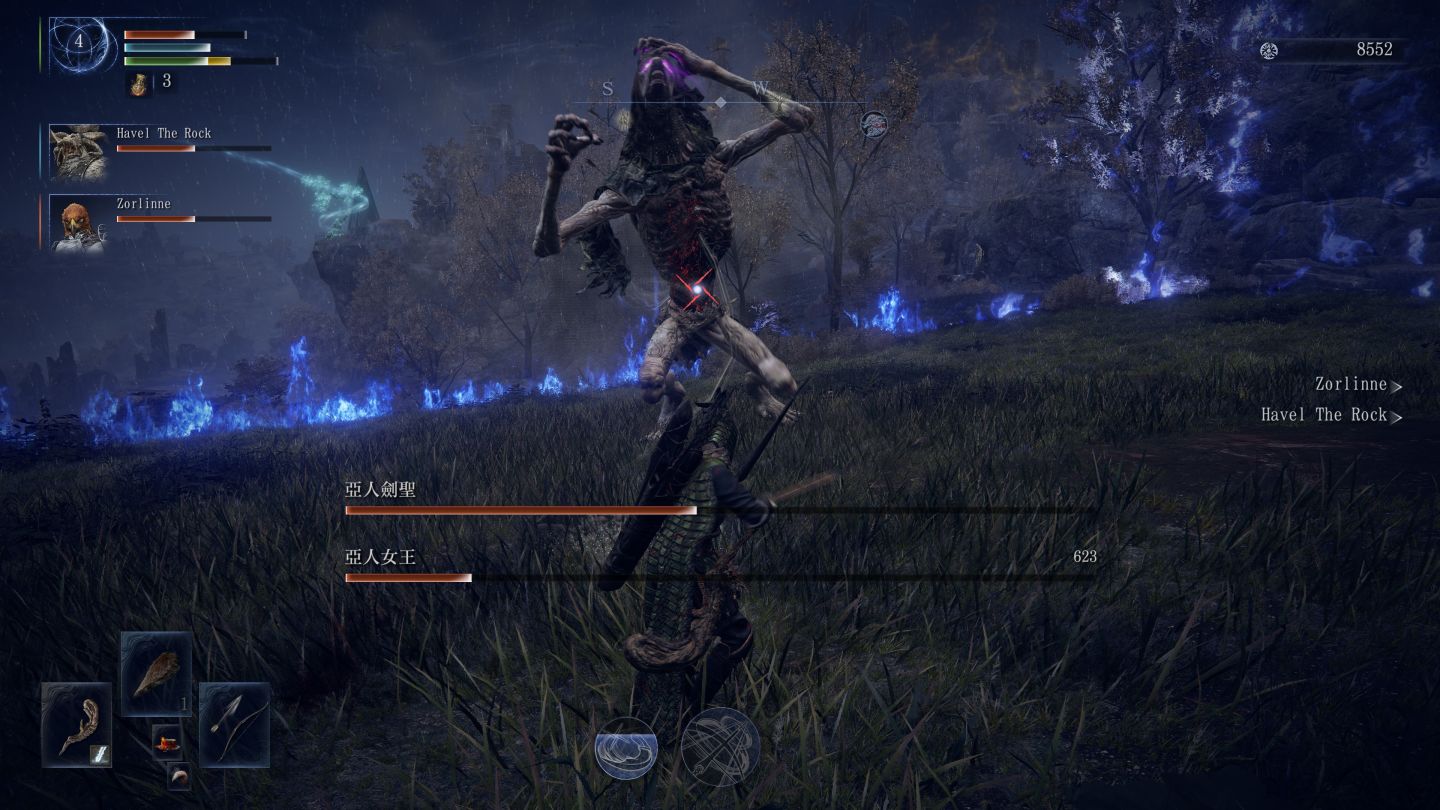Click the small red item icon
This screenshot has width=1440, height=810.
[x=167, y=742]
